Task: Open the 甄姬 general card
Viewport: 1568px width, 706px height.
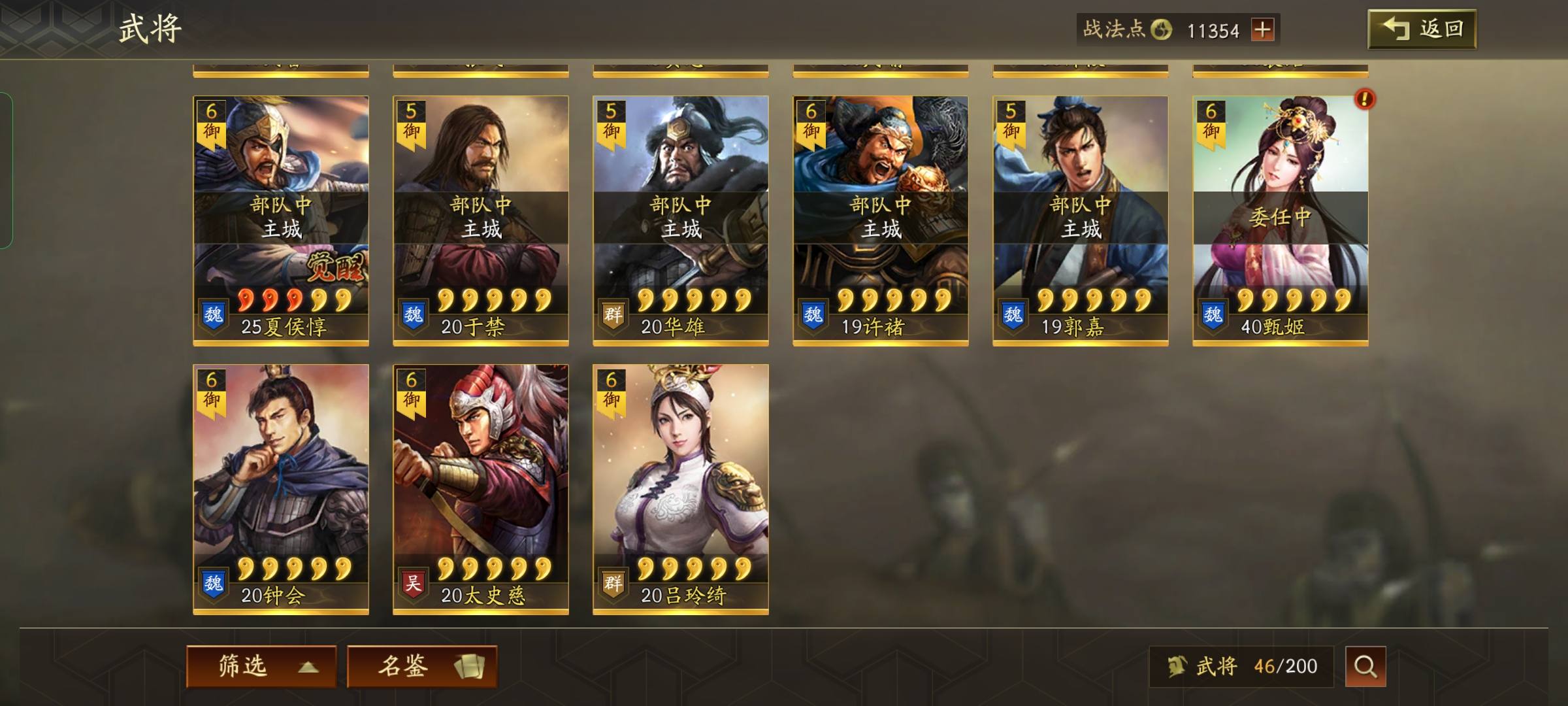Action: point(1281,220)
